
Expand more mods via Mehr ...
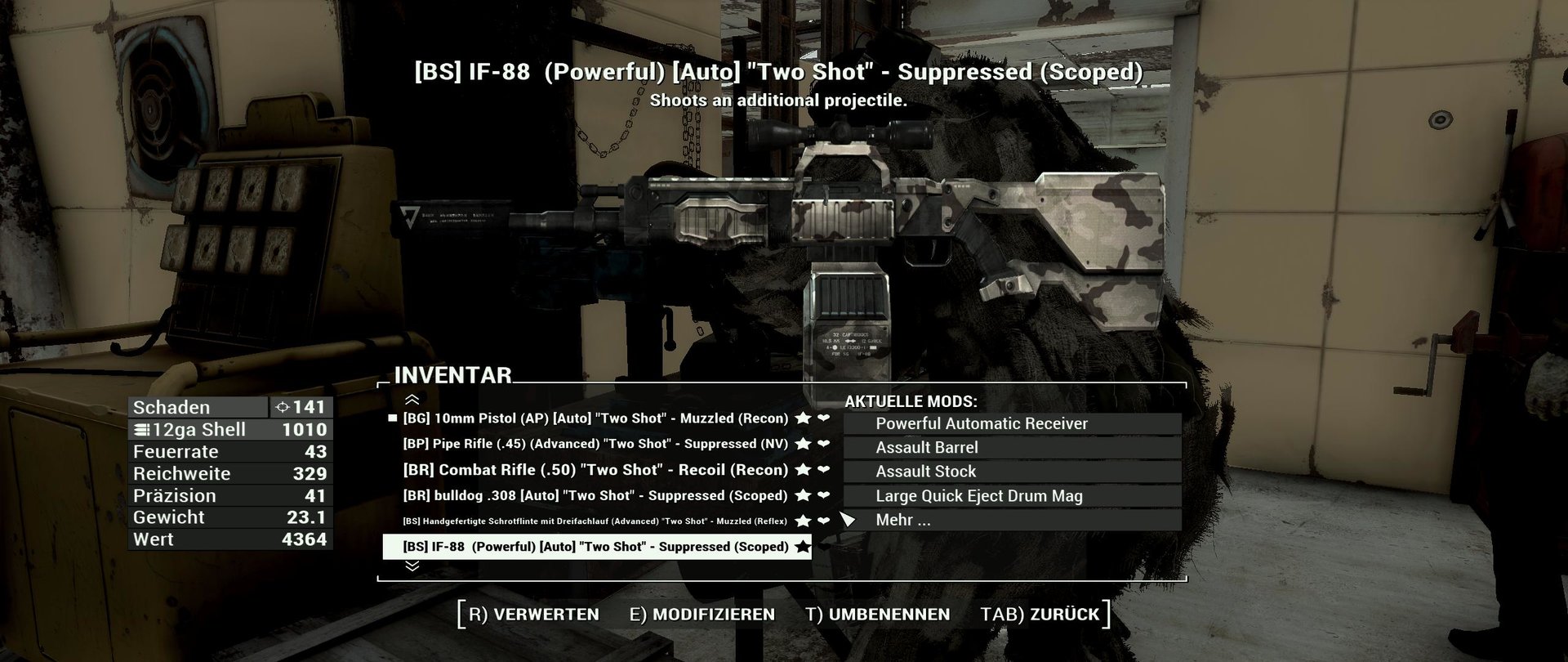903,520
